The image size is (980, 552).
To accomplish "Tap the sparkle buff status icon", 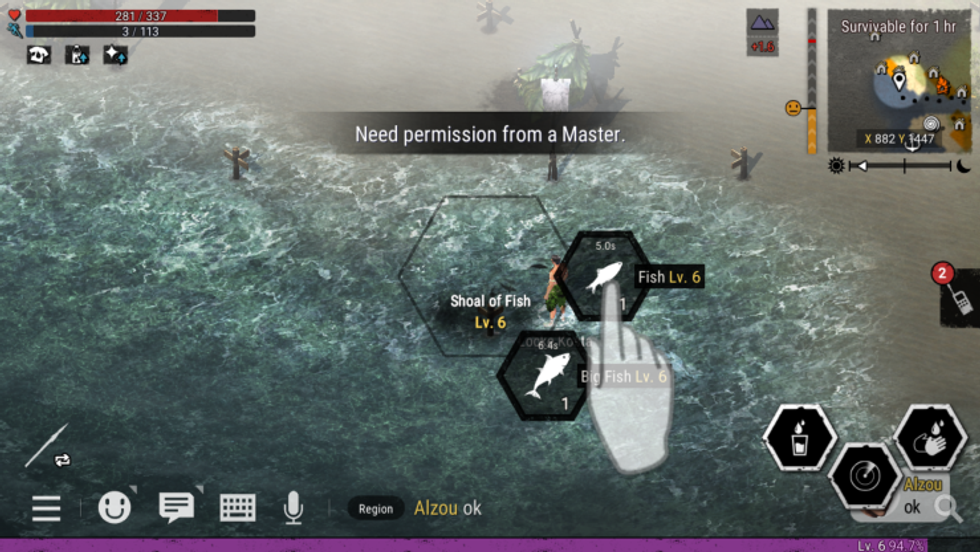I will [x=115, y=55].
